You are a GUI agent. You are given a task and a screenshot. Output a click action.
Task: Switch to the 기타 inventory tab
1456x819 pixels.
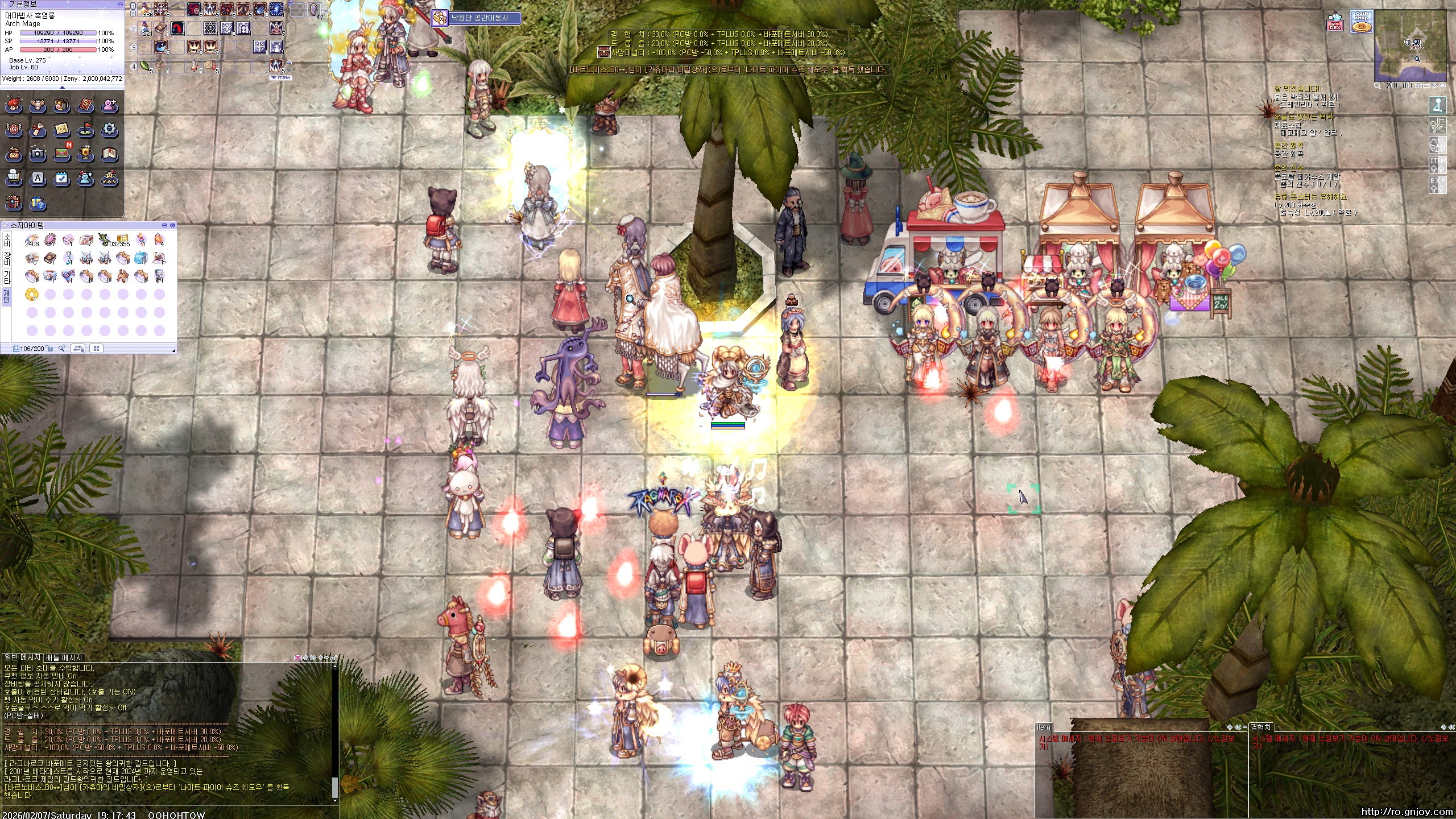point(7,278)
